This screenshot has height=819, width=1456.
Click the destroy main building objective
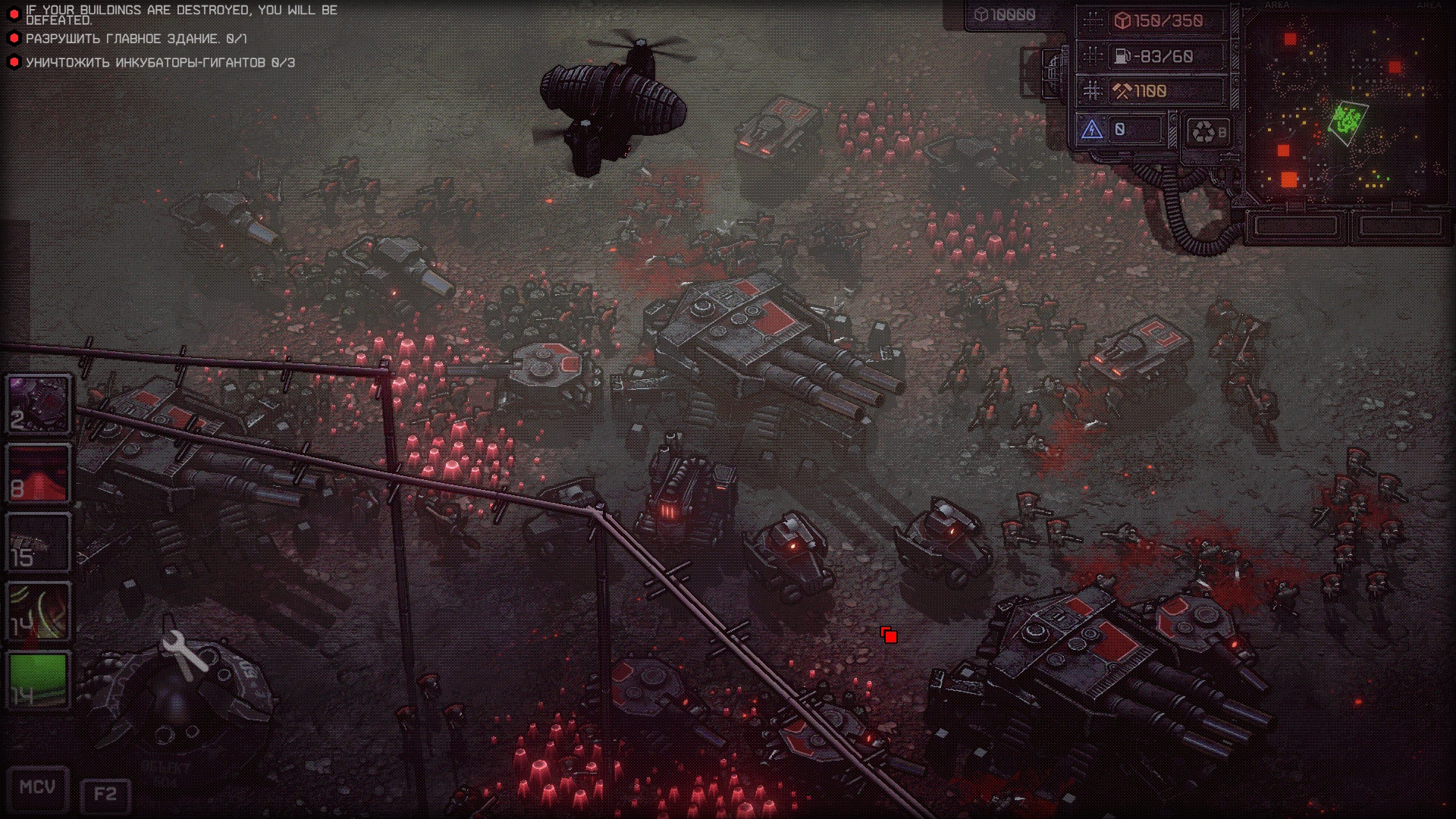click(x=136, y=39)
